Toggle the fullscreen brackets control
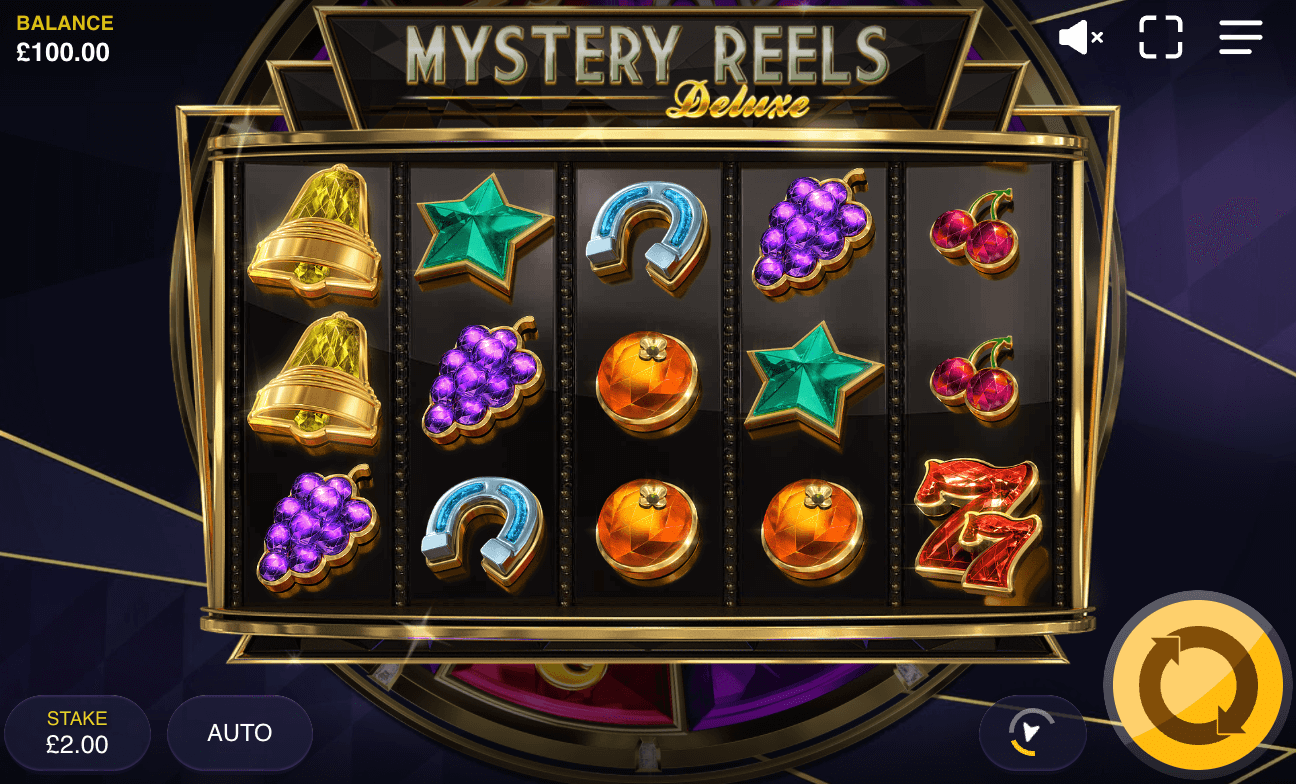The image size is (1296, 784). (x=1160, y=37)
